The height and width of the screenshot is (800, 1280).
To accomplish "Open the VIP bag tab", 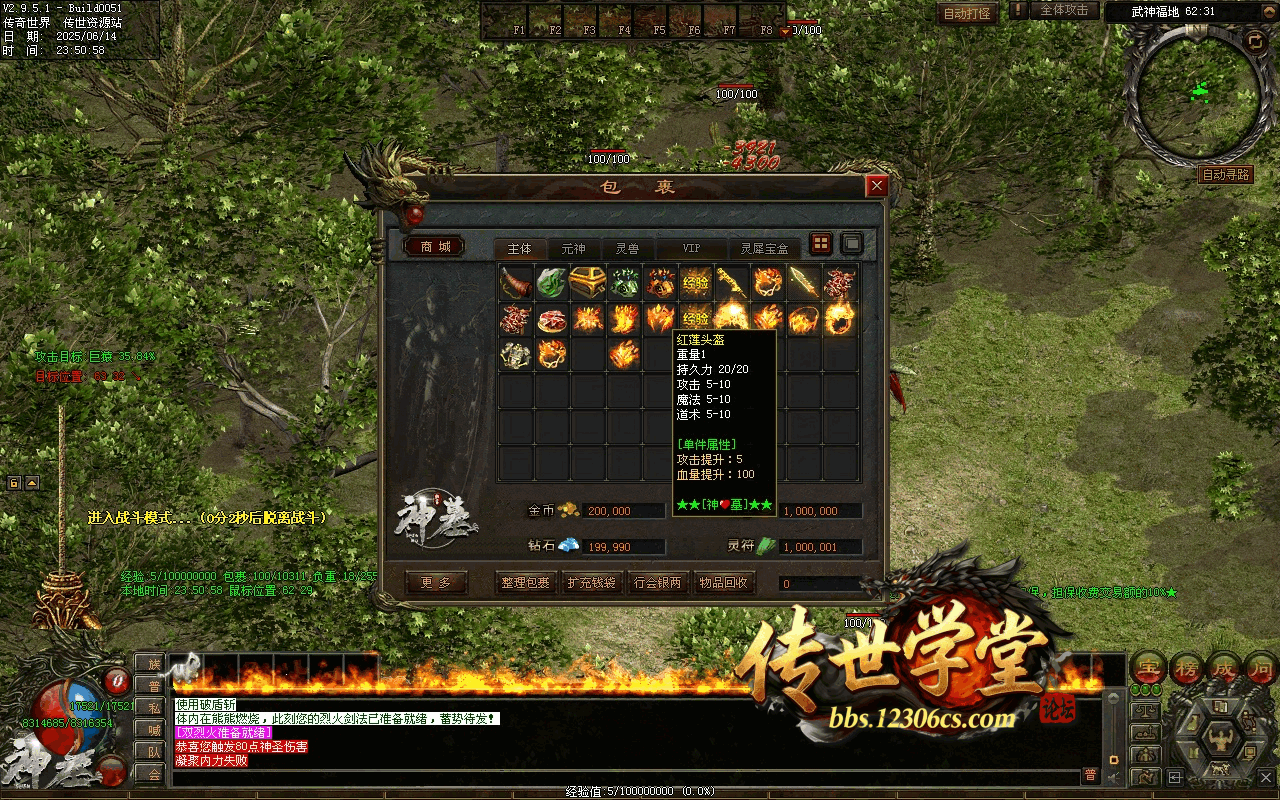I will pos(691,248).
